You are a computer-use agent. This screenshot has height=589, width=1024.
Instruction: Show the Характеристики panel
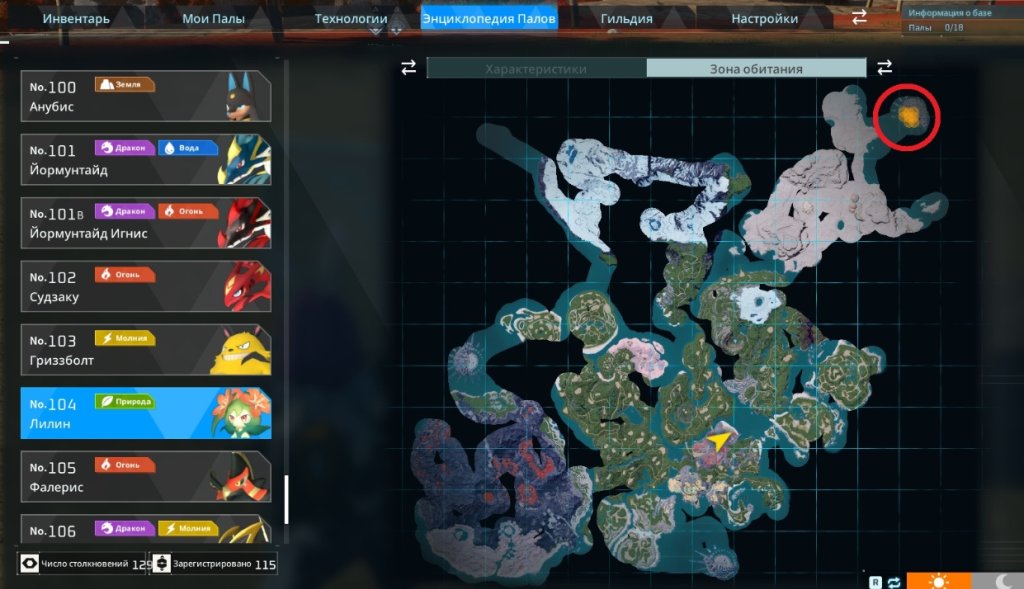(x=536, y=69)
